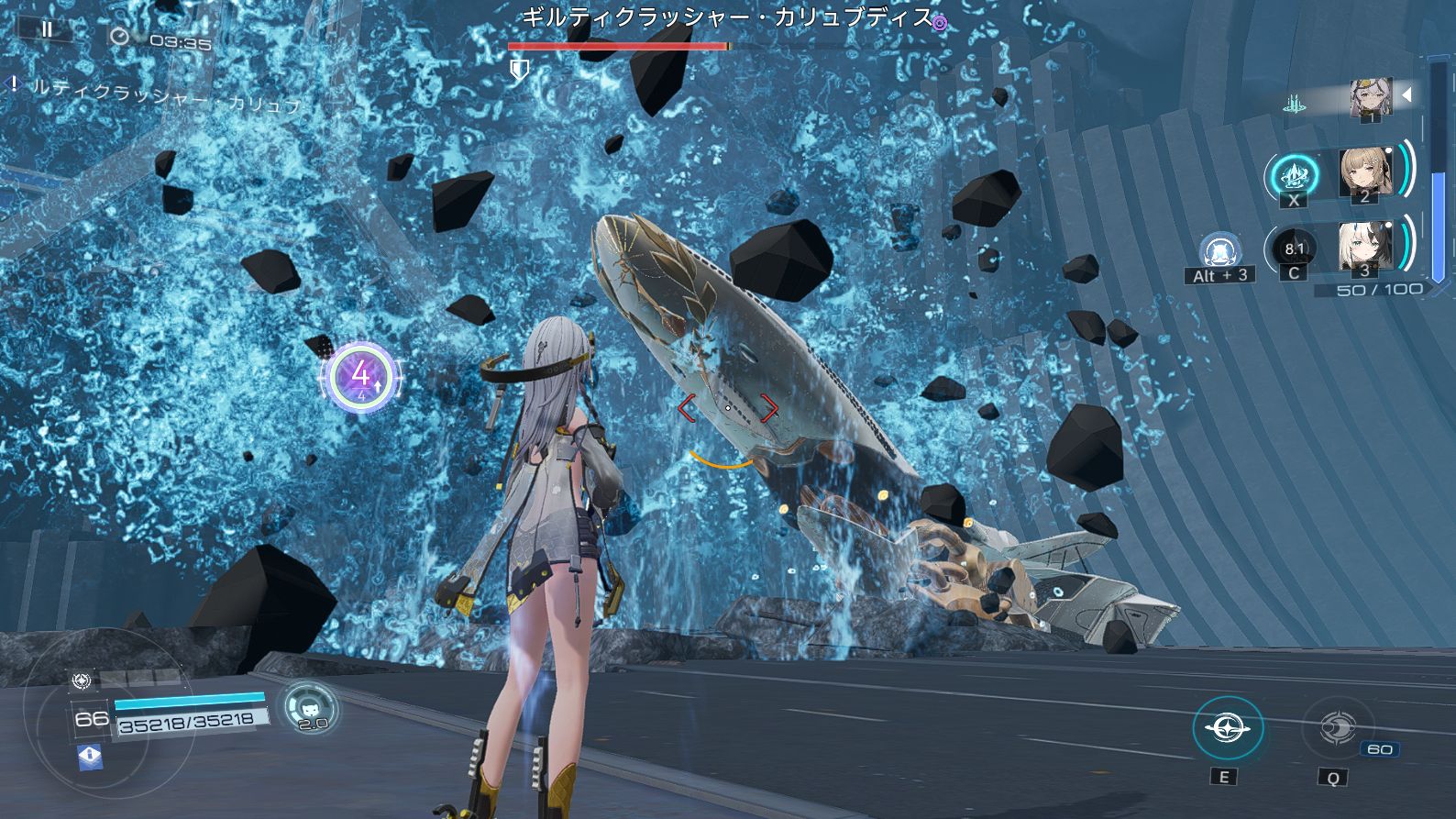
Task: Switch to the white-haired character in slot 3
Action: coord(1364,247)
